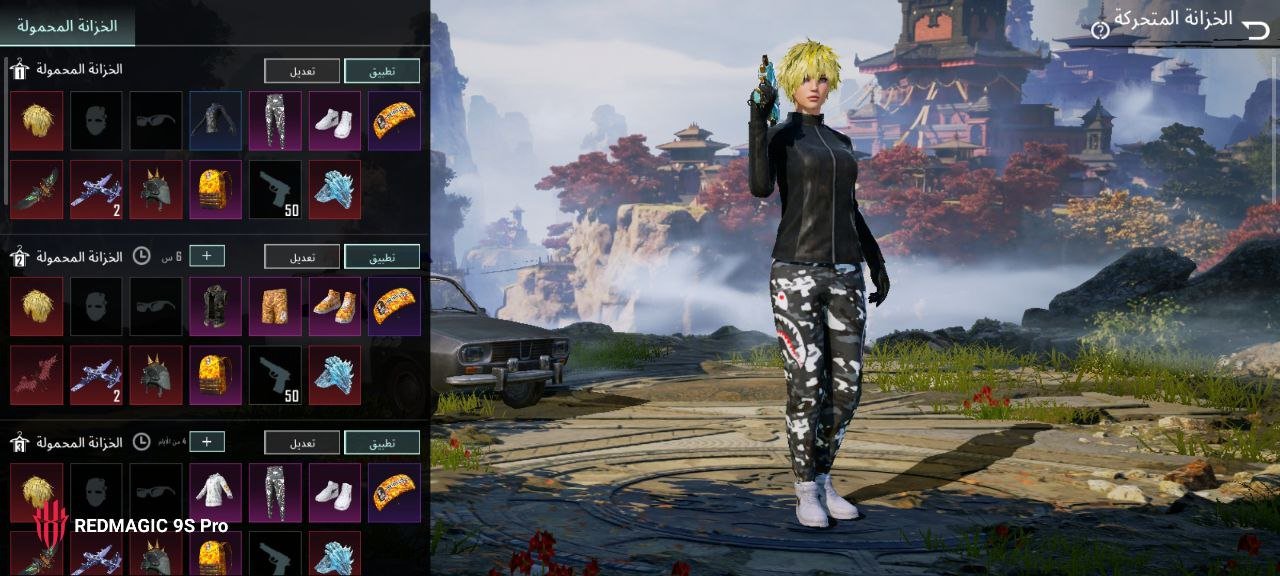Select the black leather jacket slot
The width and height of the screenshot is (1280, 576).
(215, 121)
